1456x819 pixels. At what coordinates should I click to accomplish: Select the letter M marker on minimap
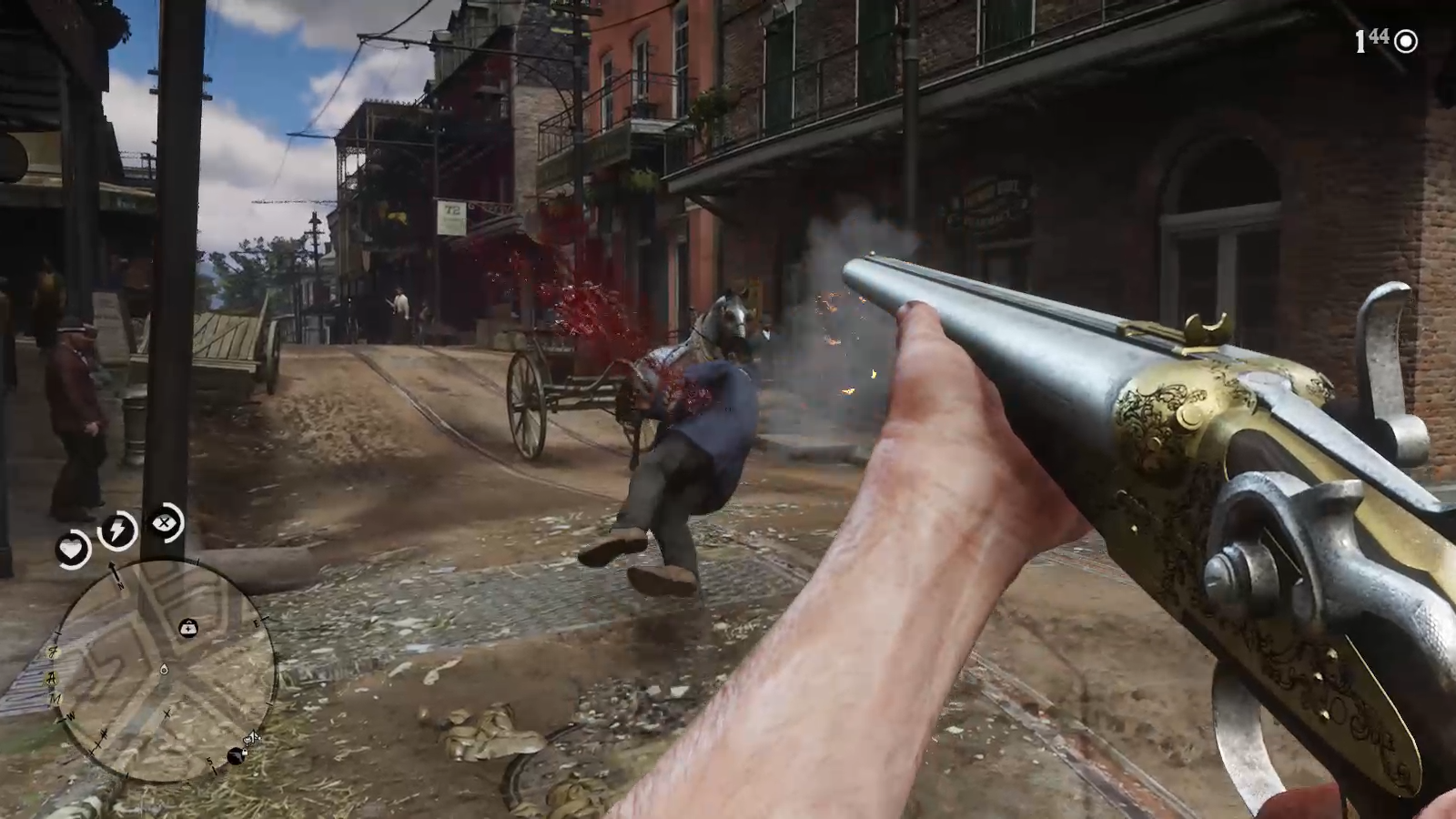click(57, 698)
